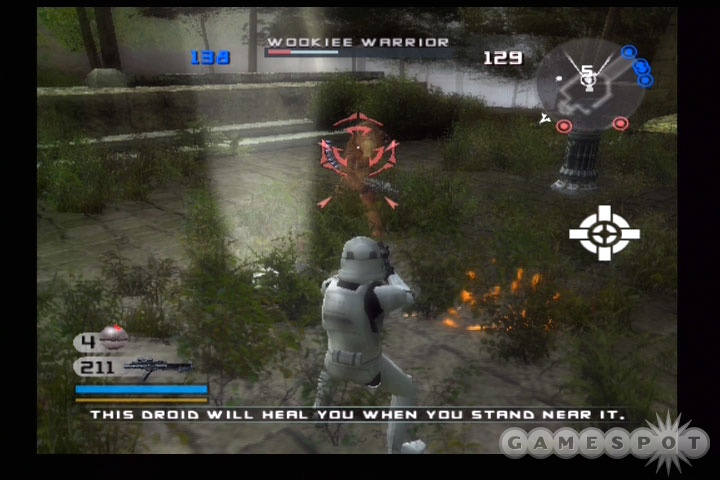Click the GameSpot watermark logo

(605, 441)
